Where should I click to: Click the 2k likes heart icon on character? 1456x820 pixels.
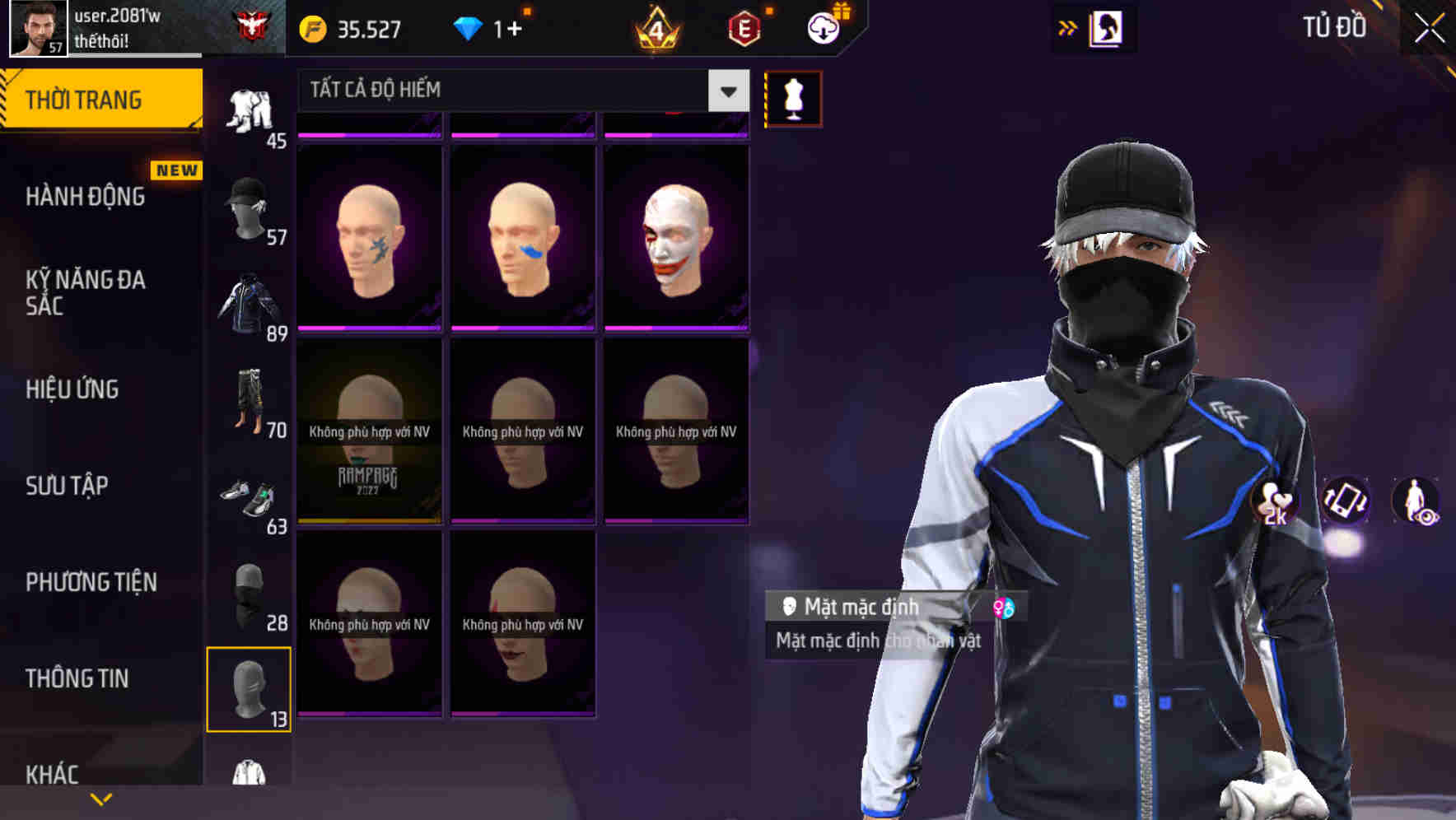tap(1274, 501)
